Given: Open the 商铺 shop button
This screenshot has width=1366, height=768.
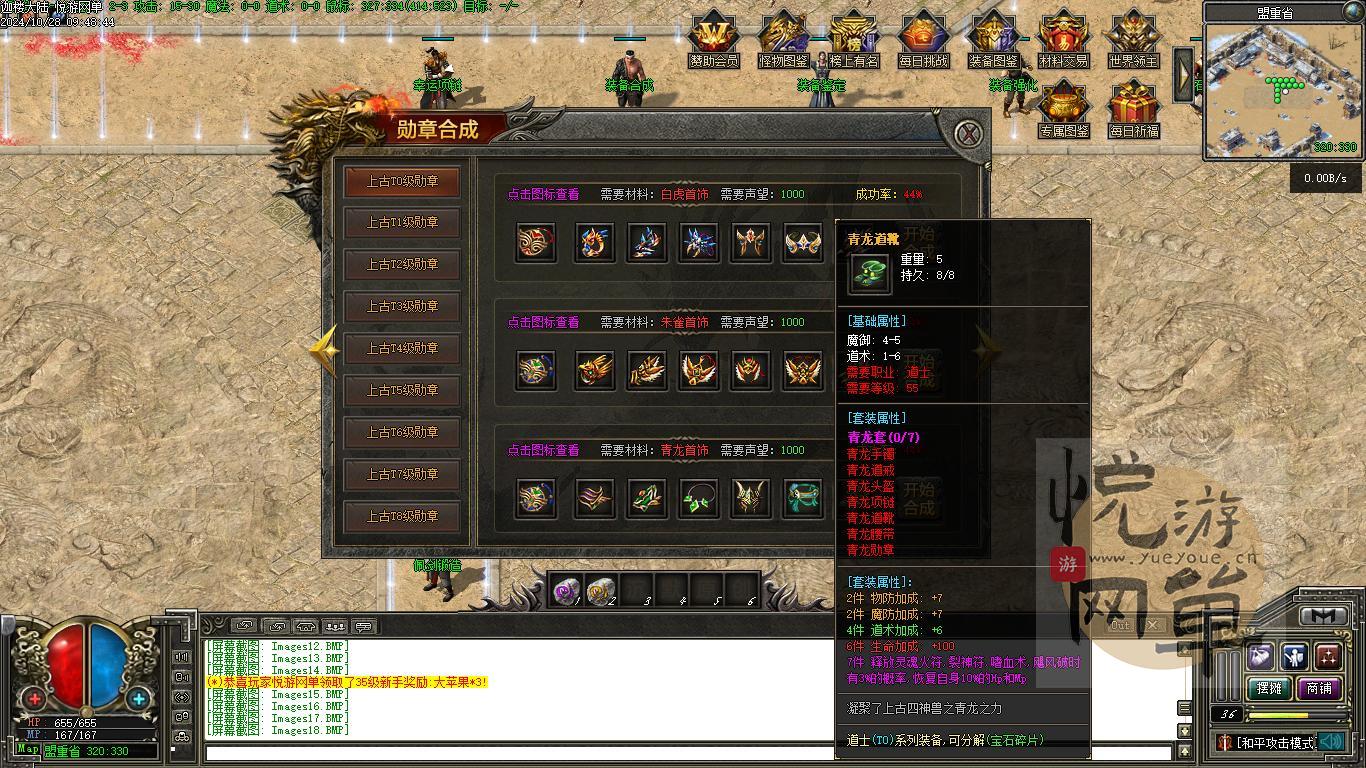Looking at the screenshot, I should [x=1319, y=688].
